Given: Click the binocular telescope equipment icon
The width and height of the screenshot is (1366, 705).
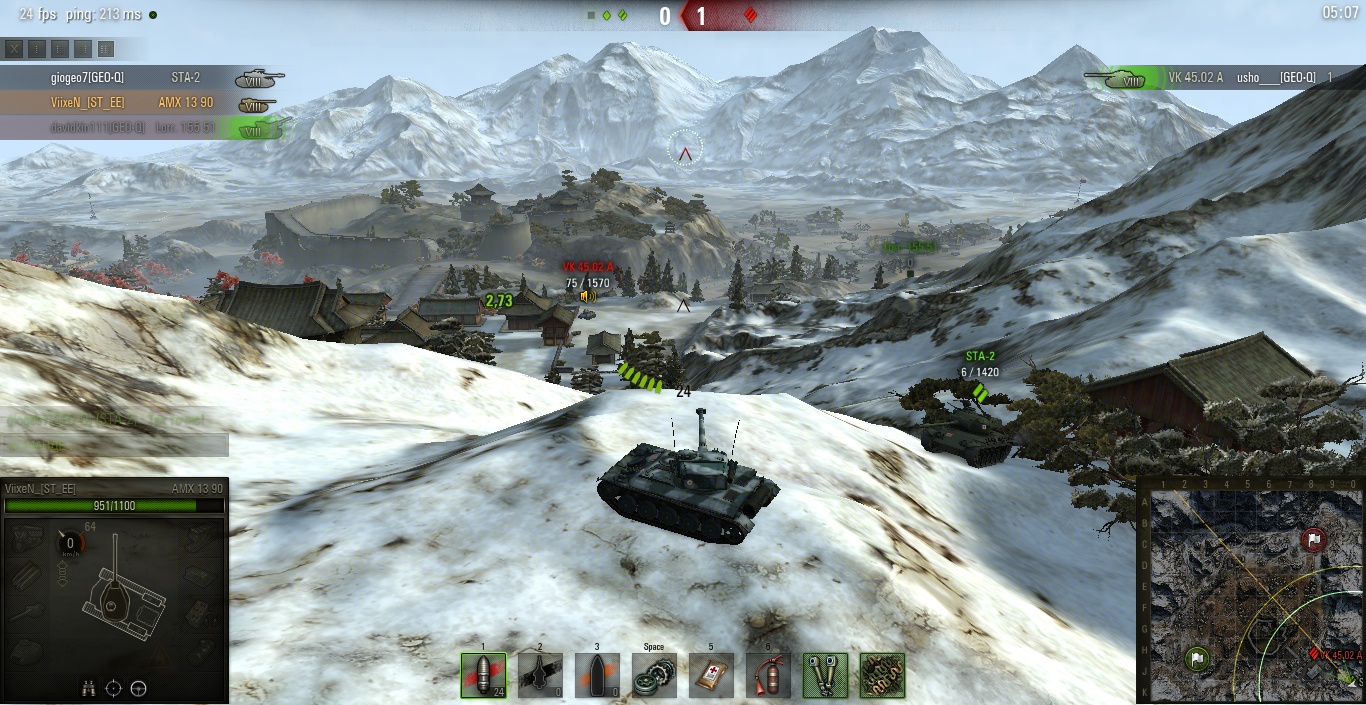Looking at the screenshot, I should [x=826, y=675].
